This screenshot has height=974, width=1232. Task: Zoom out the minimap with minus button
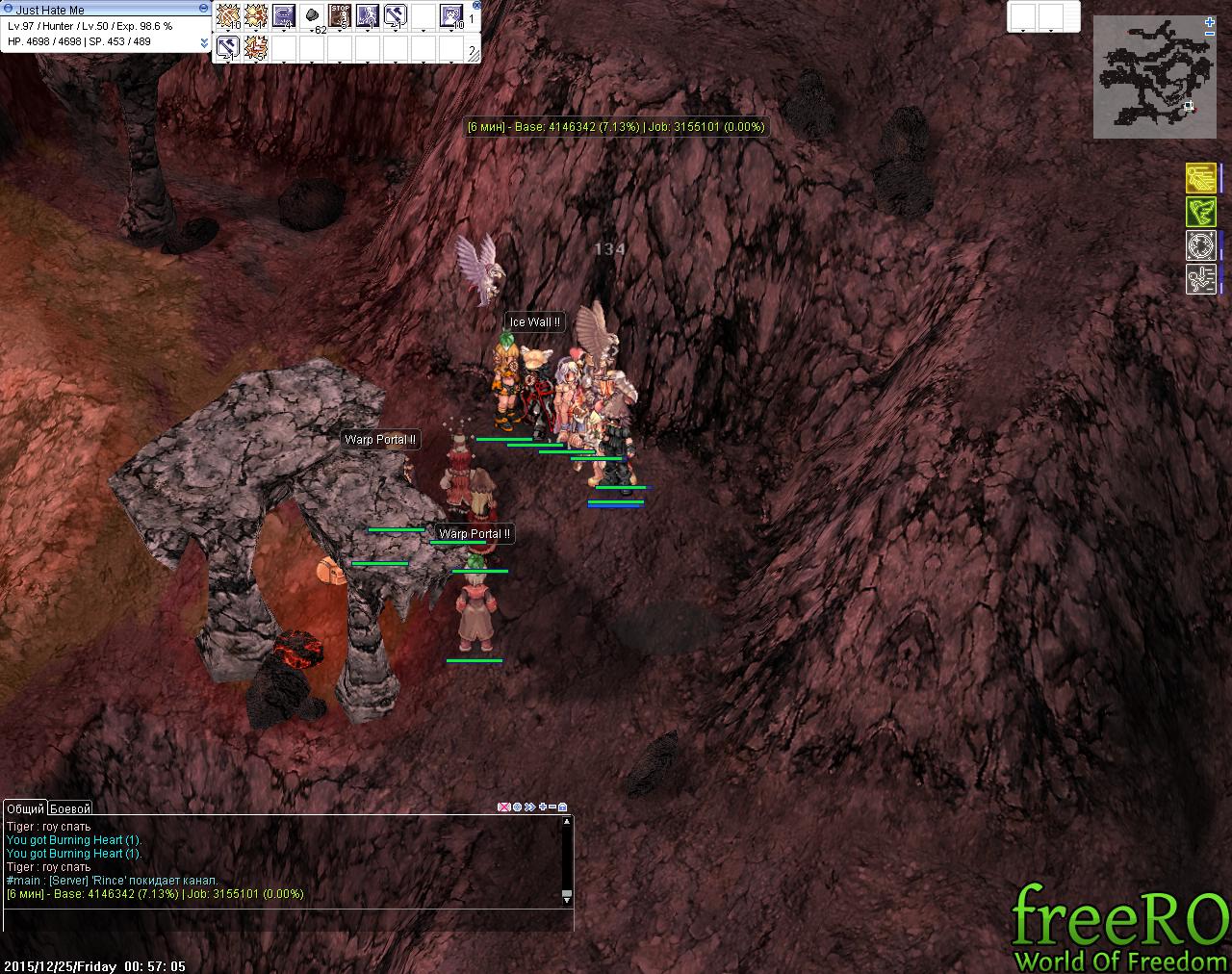(x=1209, y=34)
